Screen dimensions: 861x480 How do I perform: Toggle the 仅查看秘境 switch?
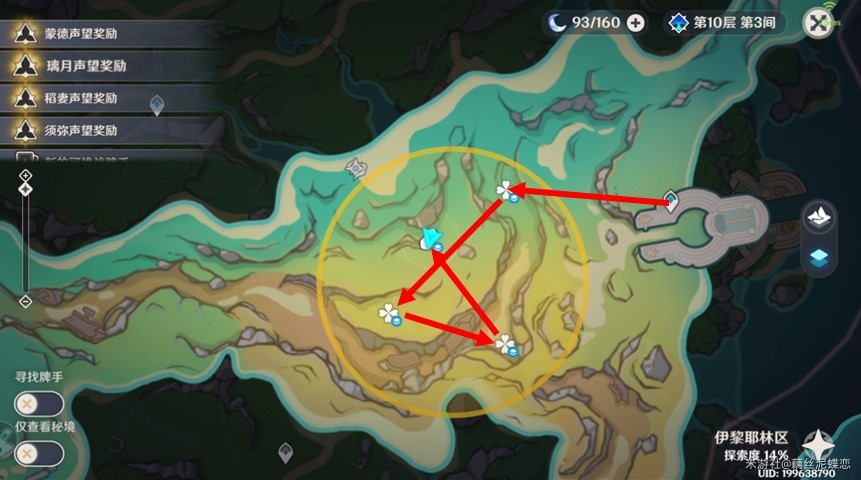click(x=40, y=453)
